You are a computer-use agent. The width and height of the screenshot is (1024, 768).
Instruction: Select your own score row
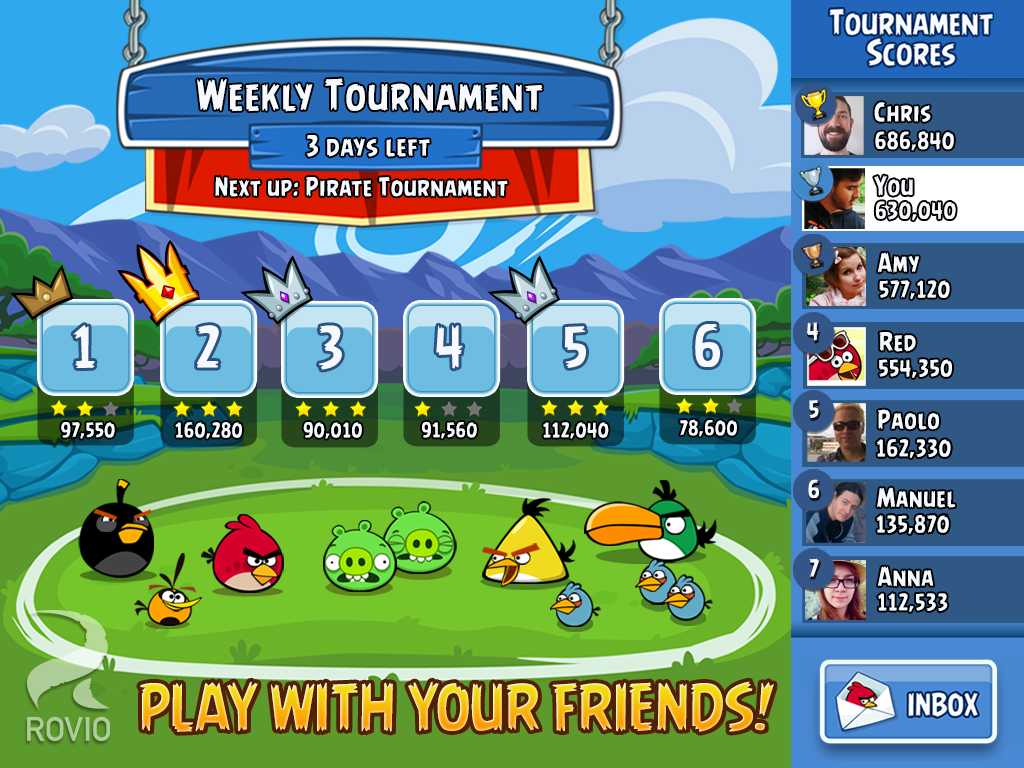[910, 198]
